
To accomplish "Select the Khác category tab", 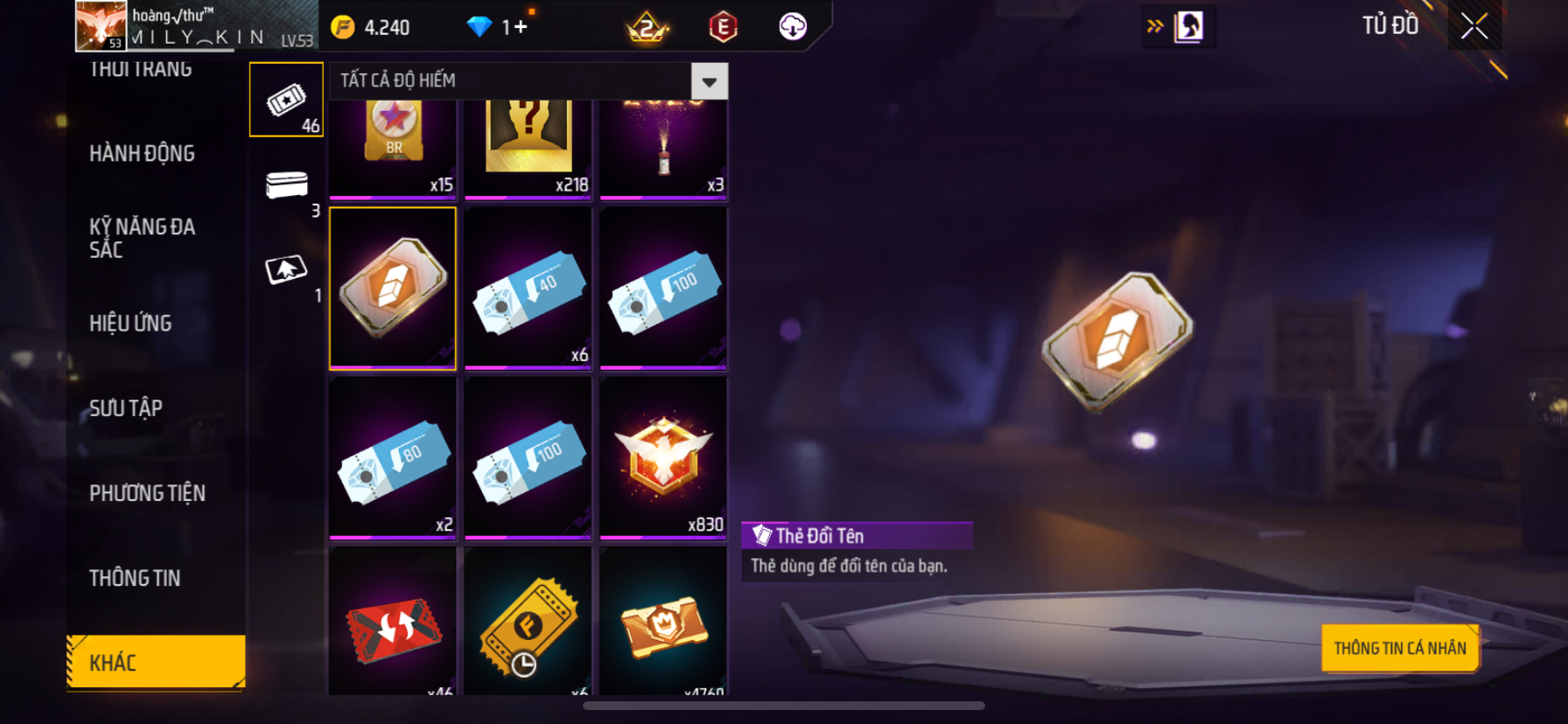I will 156,662.
